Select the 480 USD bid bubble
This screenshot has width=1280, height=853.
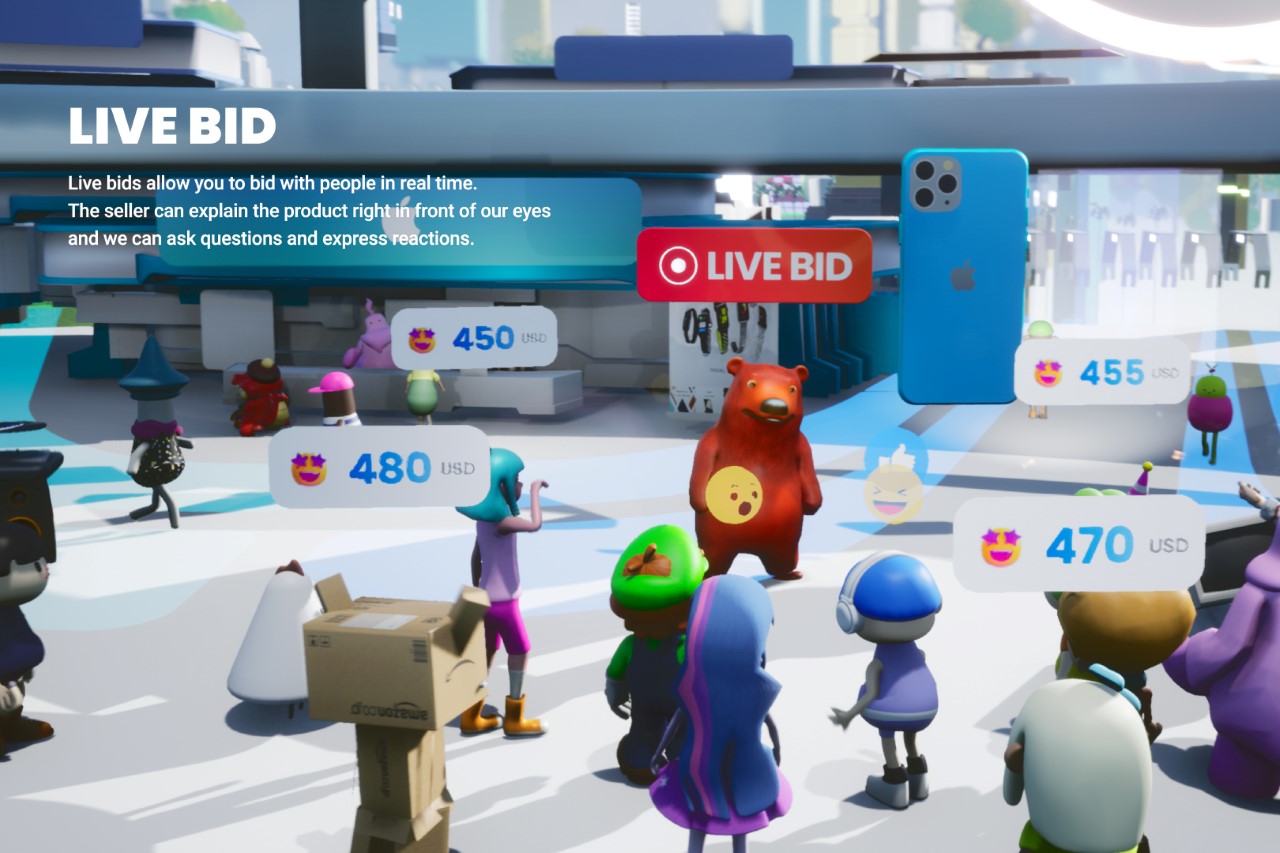pyautogui.click(x=380, y=467)
